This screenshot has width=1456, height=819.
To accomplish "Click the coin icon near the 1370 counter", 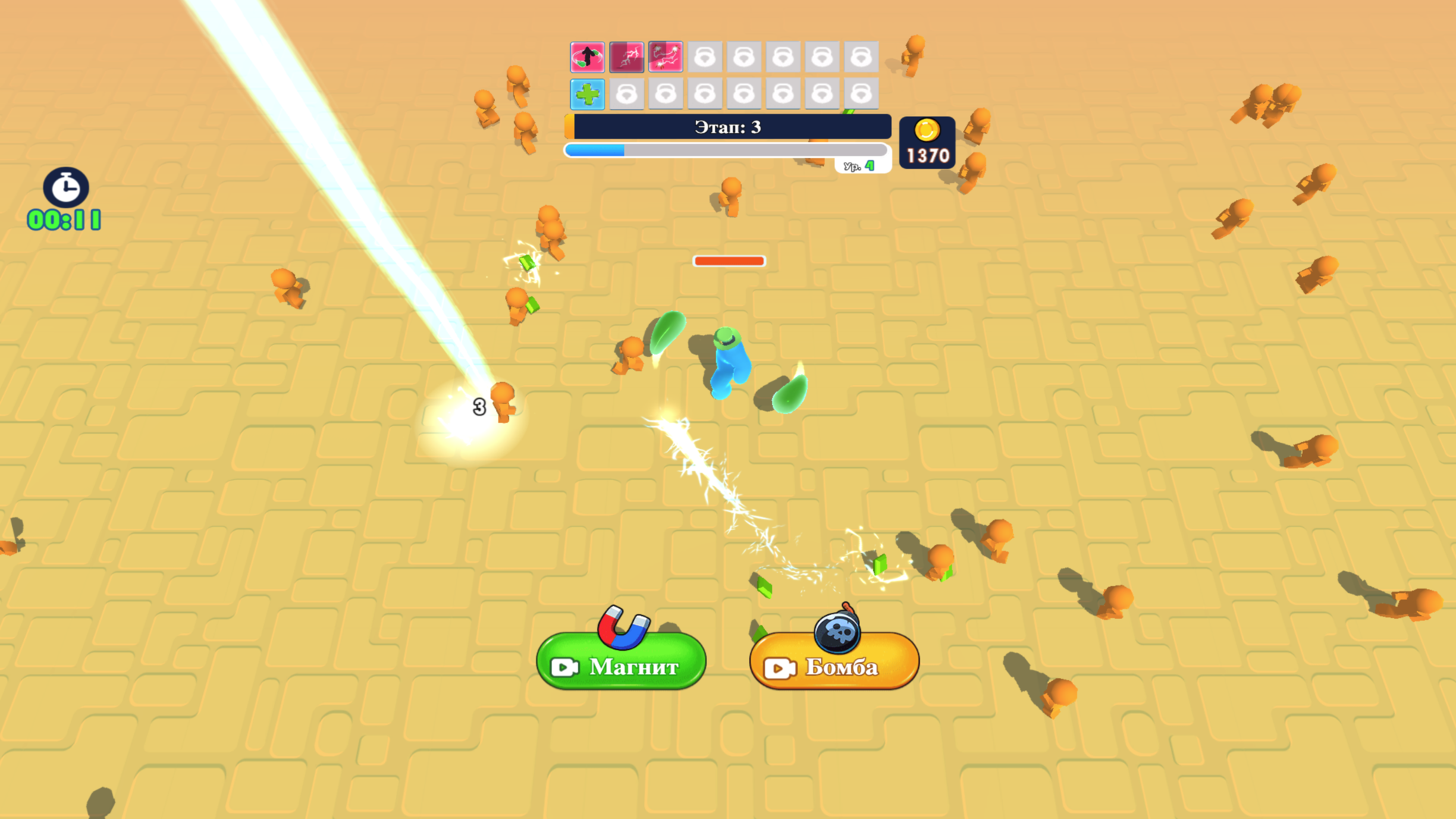I will (x=927, y=130).
